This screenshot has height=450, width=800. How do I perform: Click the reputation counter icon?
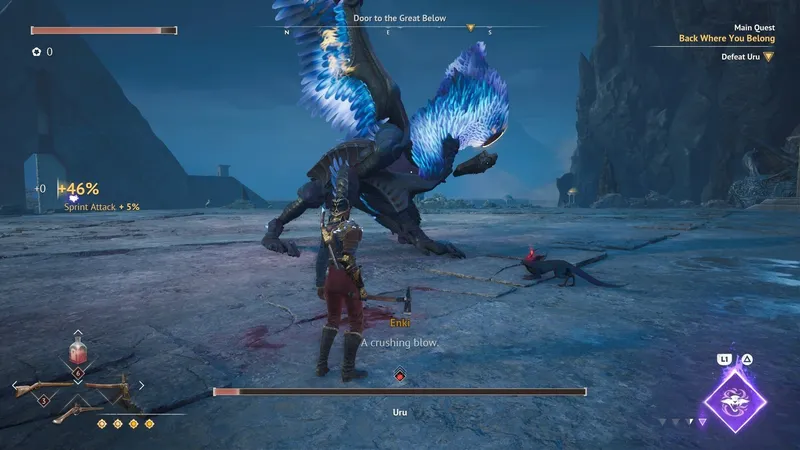pos(36,51)
